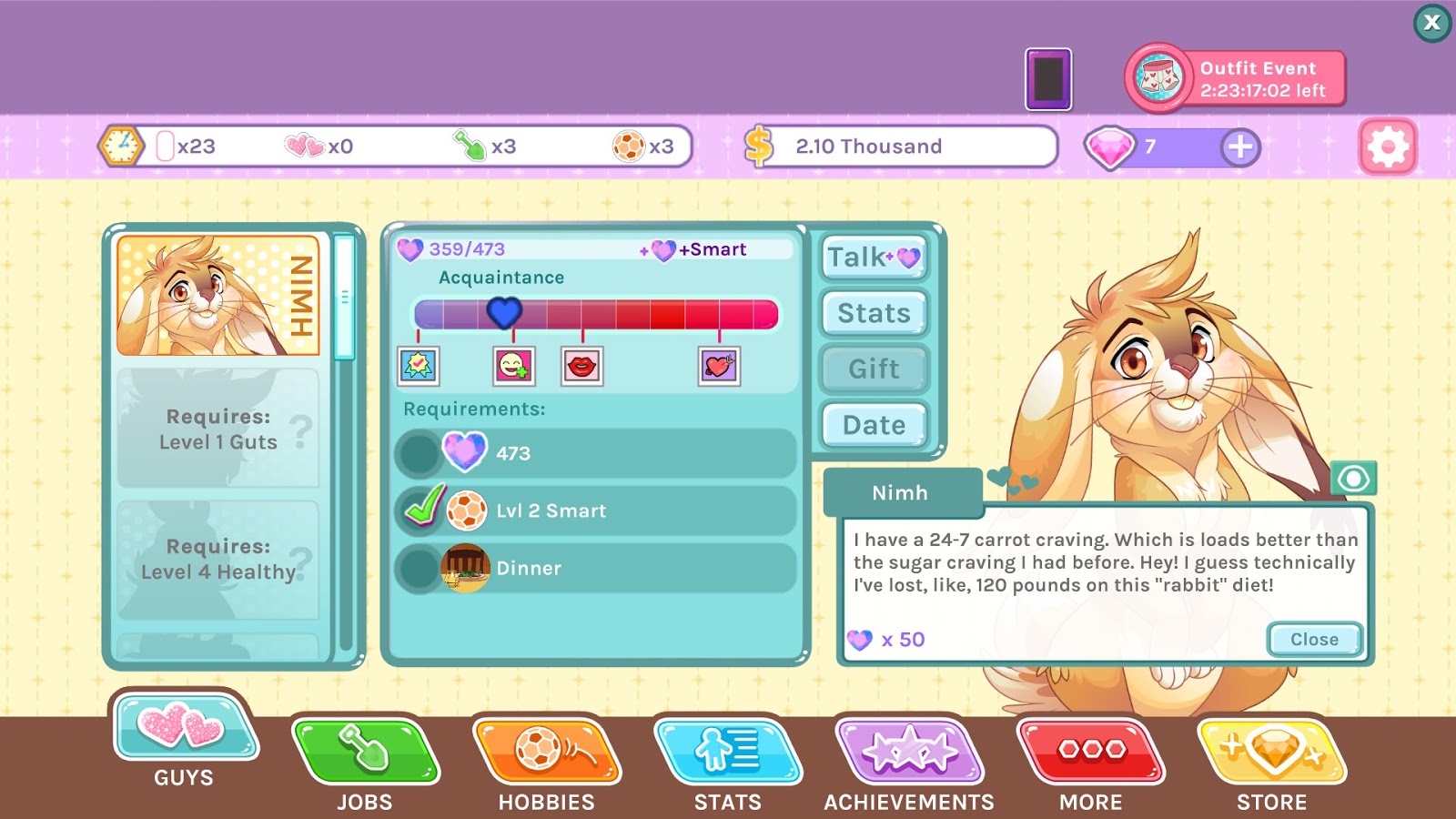The image size is (1456, 819).
Task: Open the HOBBIES soccer ball icon
Action: pos(544,752)
